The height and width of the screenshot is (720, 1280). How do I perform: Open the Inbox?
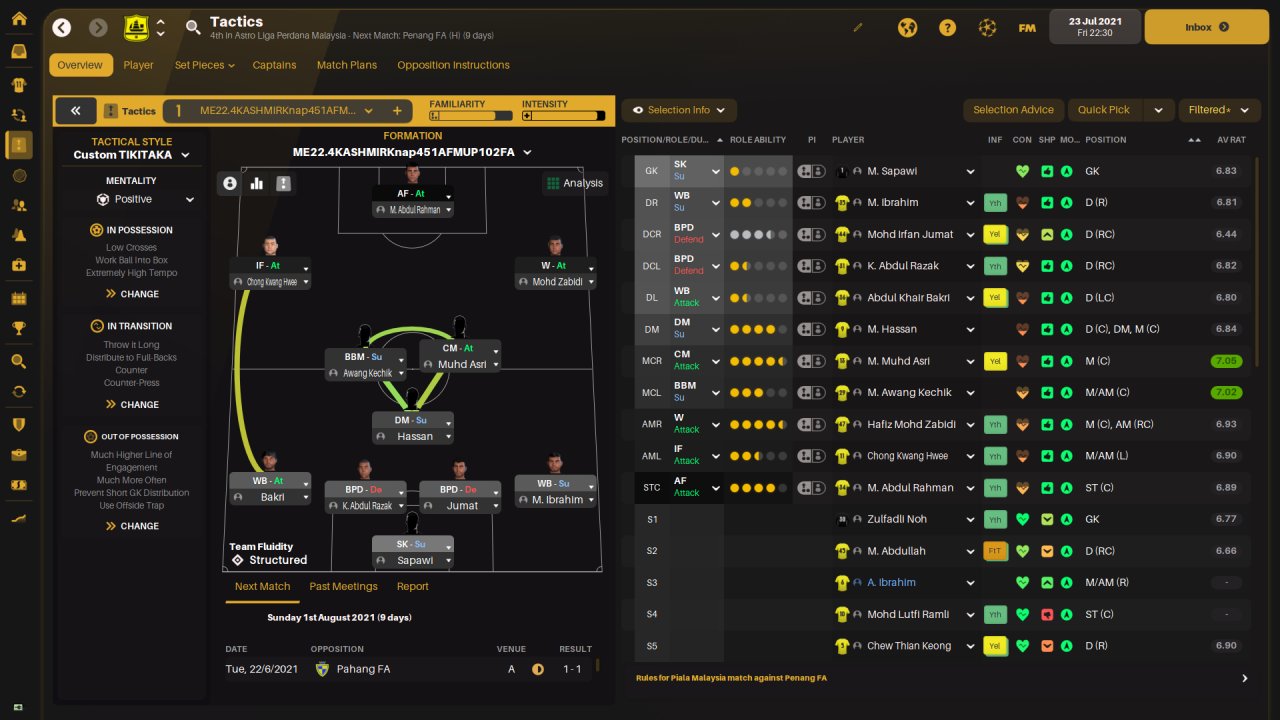1205,27
